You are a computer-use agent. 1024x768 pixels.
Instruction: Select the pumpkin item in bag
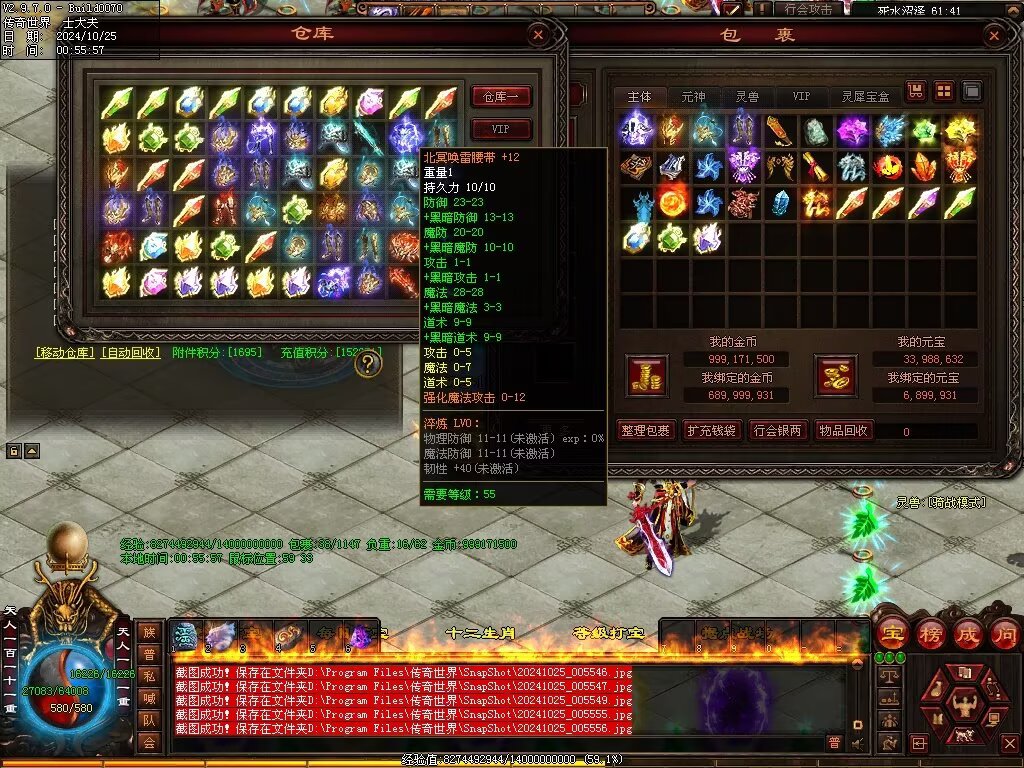click(x=891, y=166)
